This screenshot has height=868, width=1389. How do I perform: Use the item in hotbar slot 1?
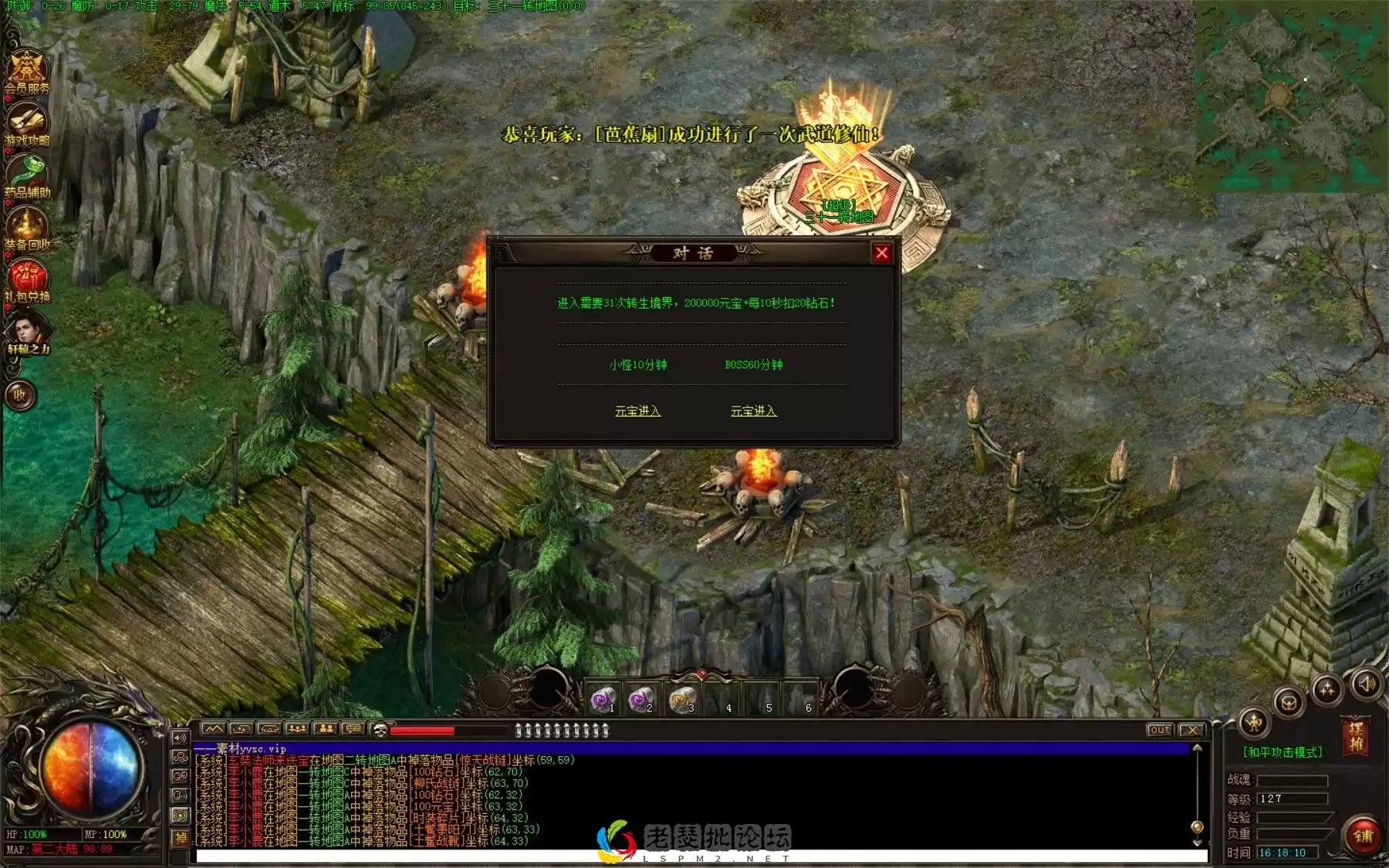tap(603, 699)
